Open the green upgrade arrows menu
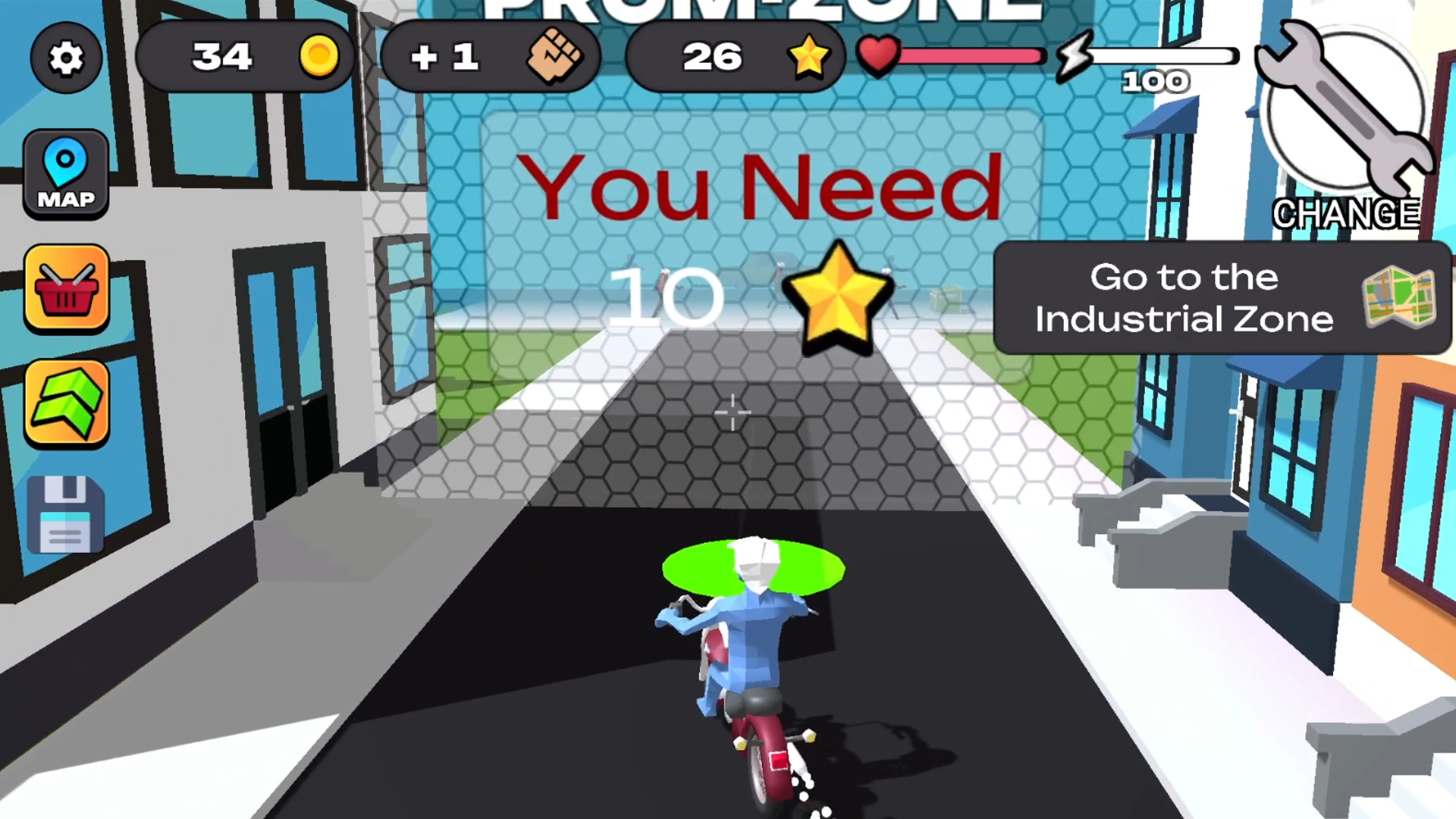This screenshot has width=1456, height=819. (66, 403)
